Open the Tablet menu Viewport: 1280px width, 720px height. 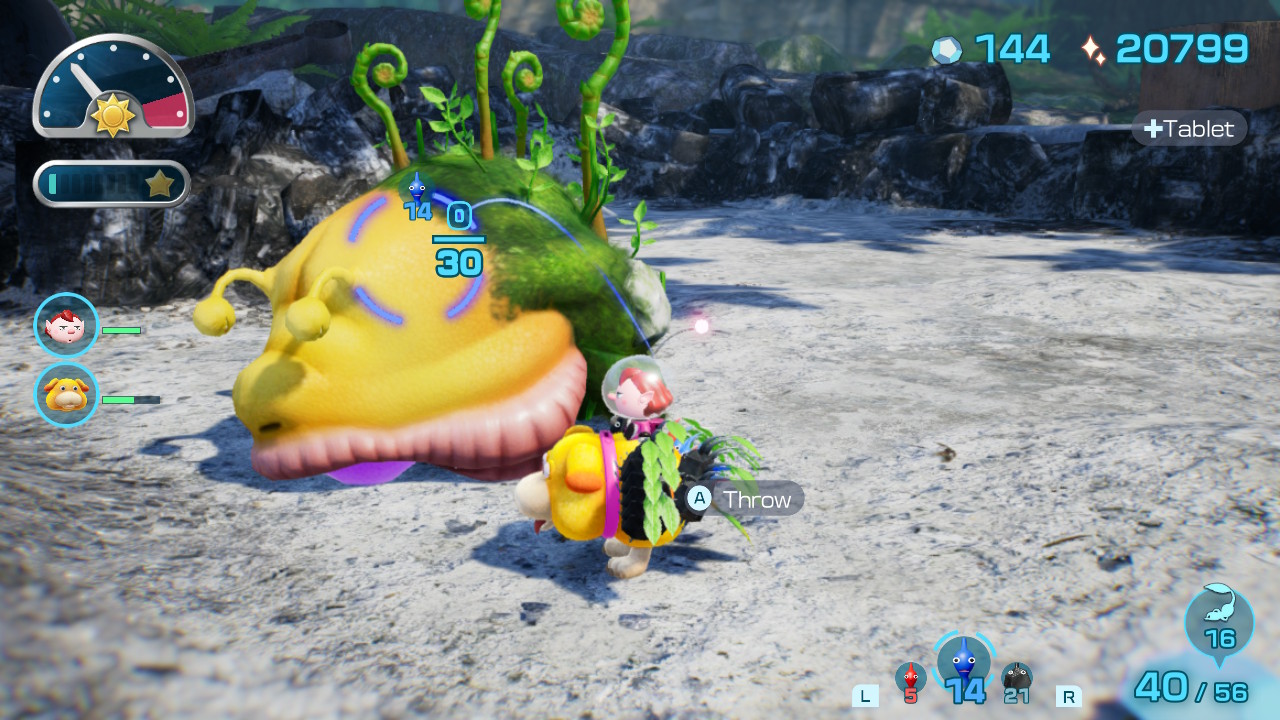(x=1189, y=128)
